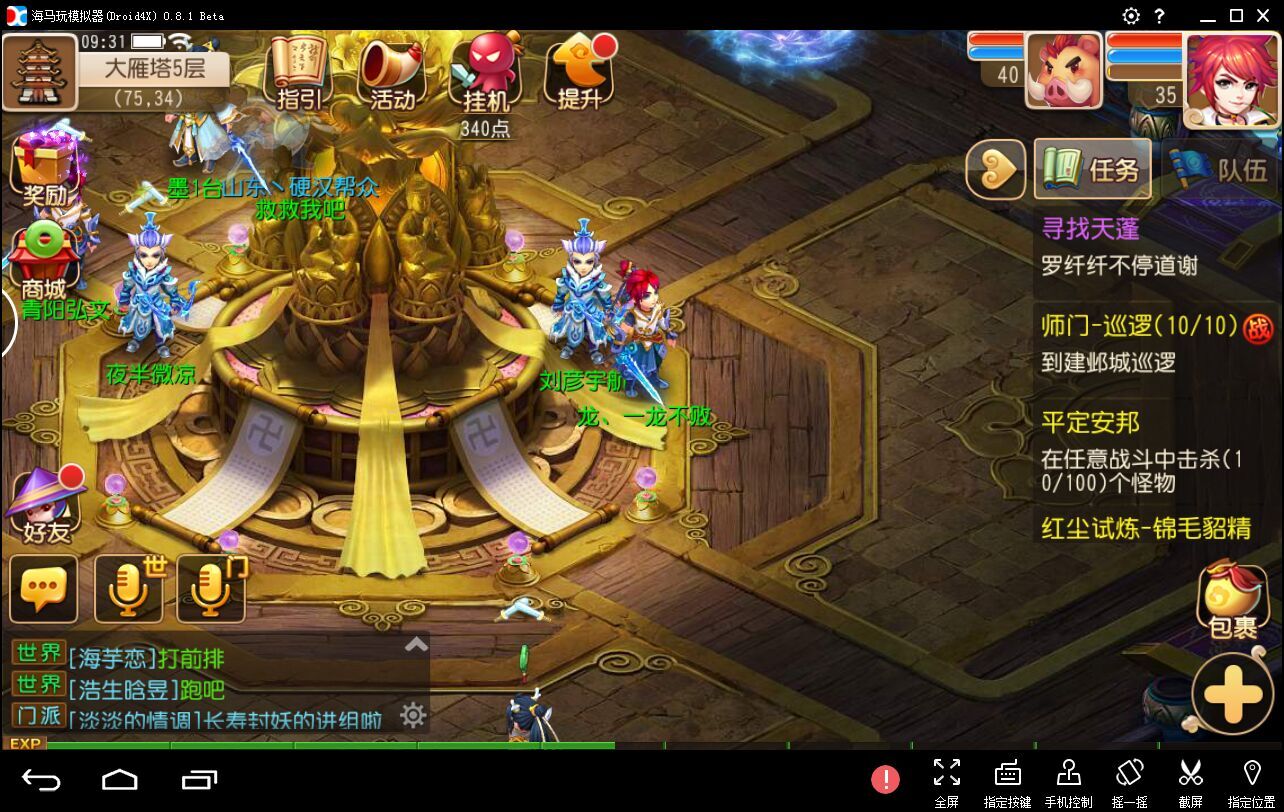The width and height of the screenshot is (1284, 812).
Task: Open the 奖励 rewards chest
Action: coord(43,168)
